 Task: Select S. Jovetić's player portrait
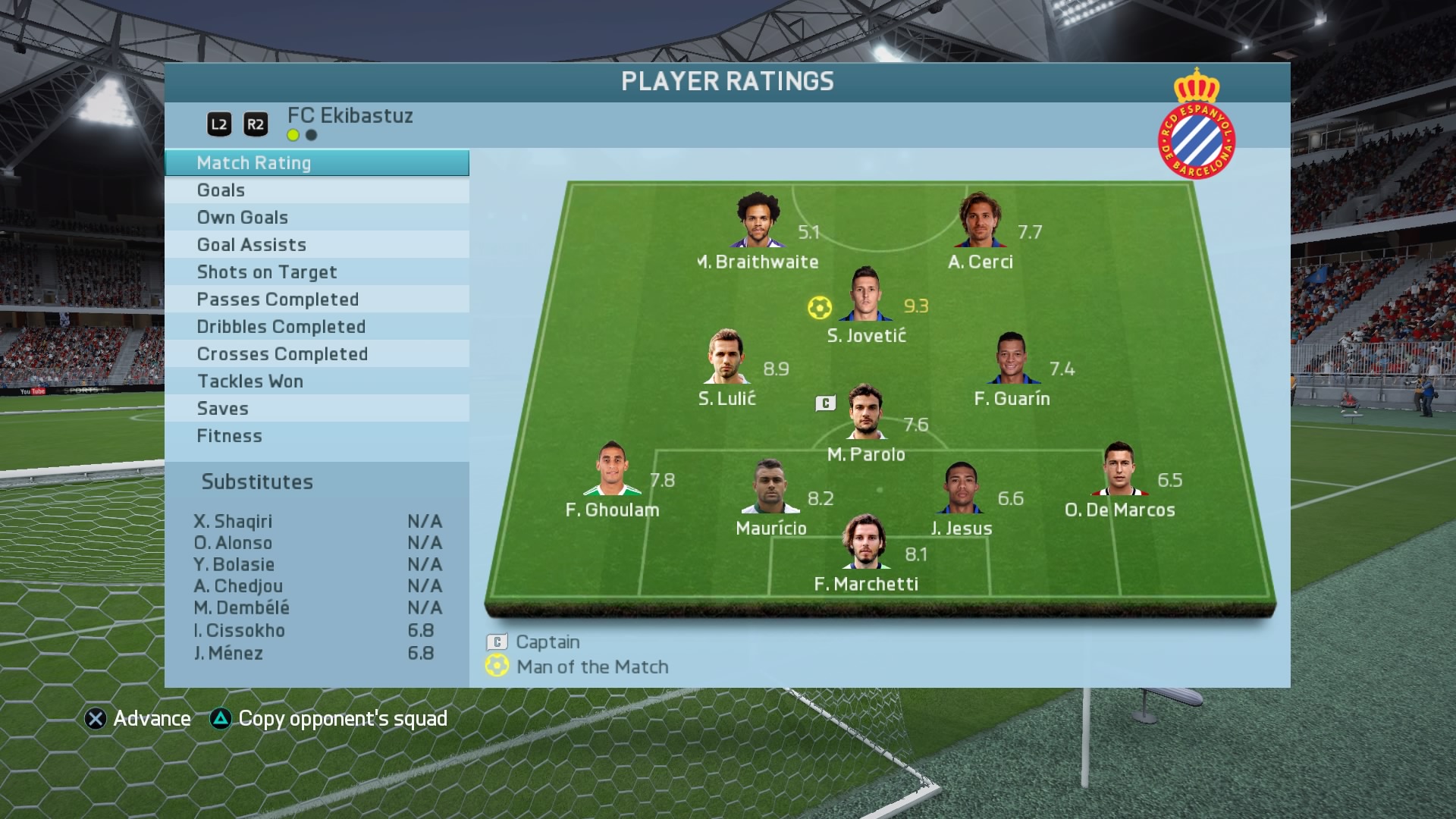864,295
